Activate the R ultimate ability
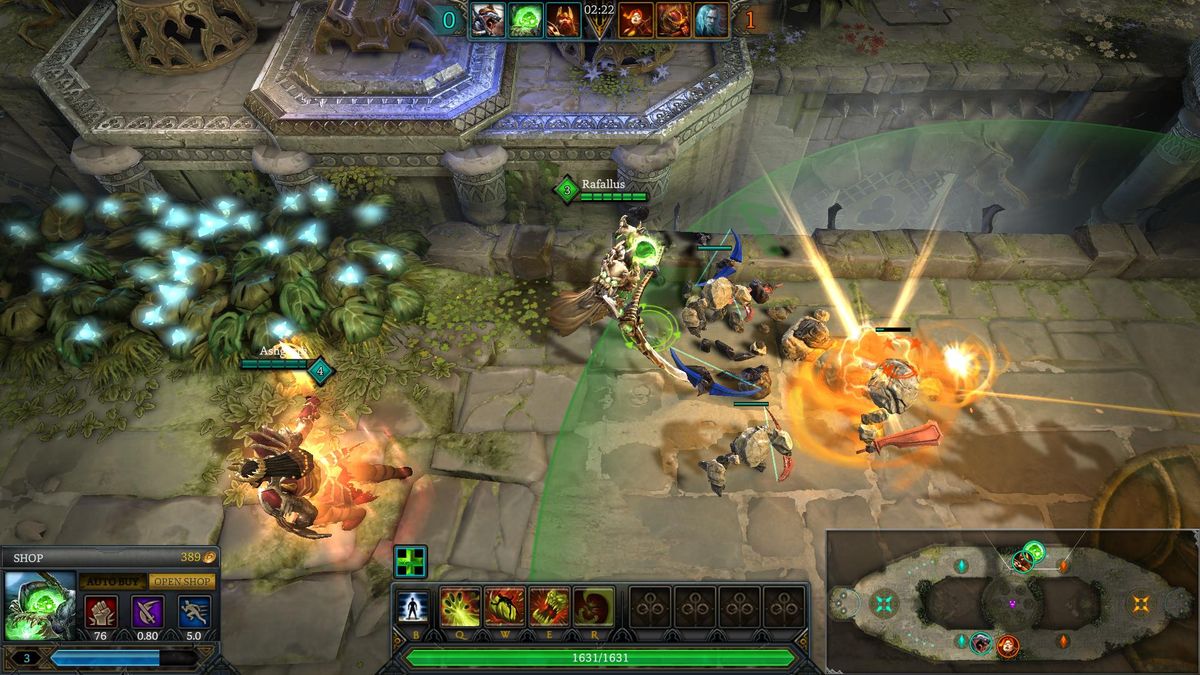The image size is (1200, 675). point(593,607)
